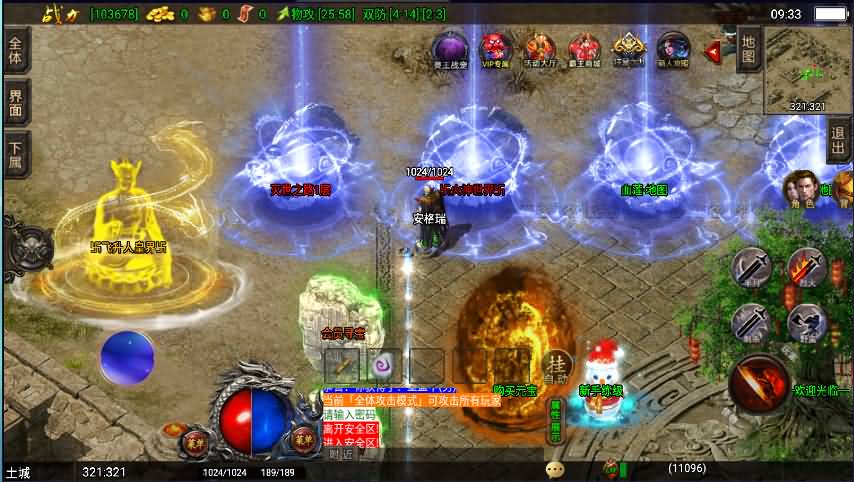Click the minimap in the corner

pos(808,70)
